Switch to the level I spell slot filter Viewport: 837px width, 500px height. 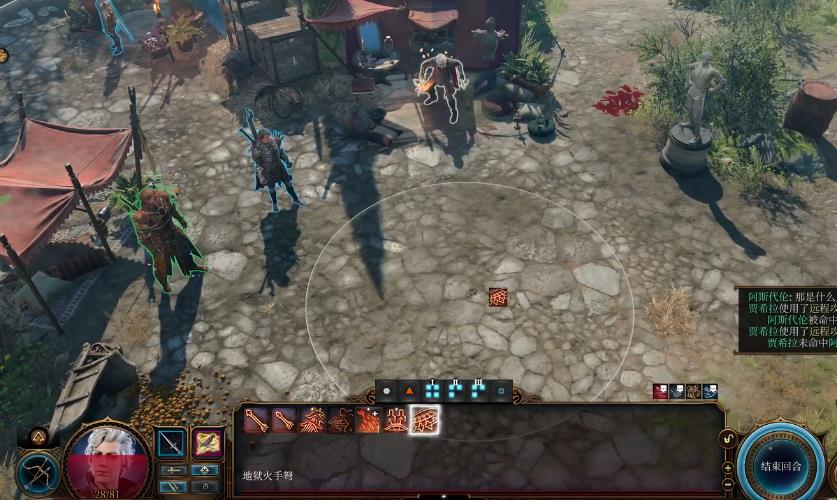pos(433,390)
